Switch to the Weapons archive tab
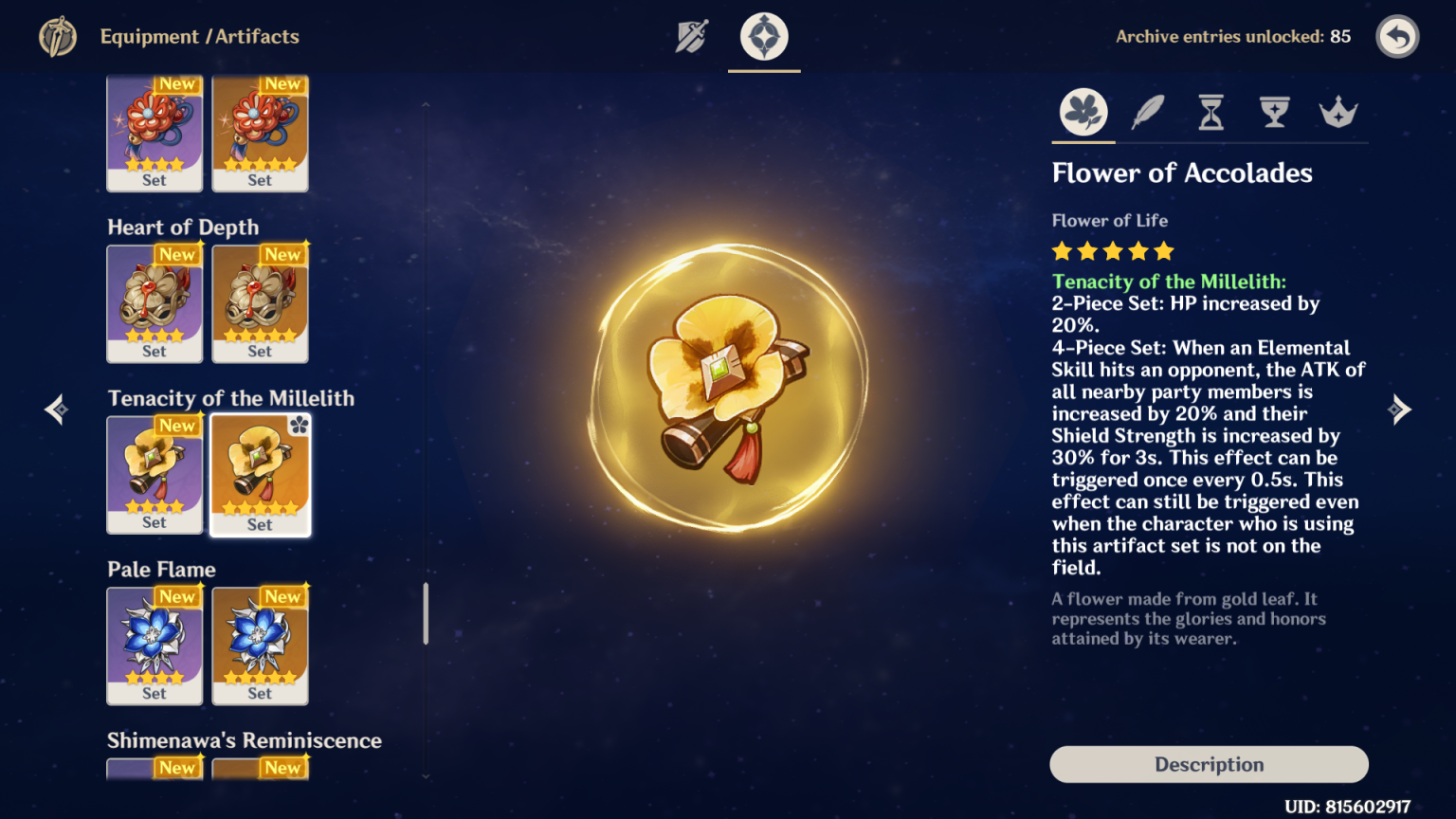Screen dimensions: 1456x819 (692, 37)
